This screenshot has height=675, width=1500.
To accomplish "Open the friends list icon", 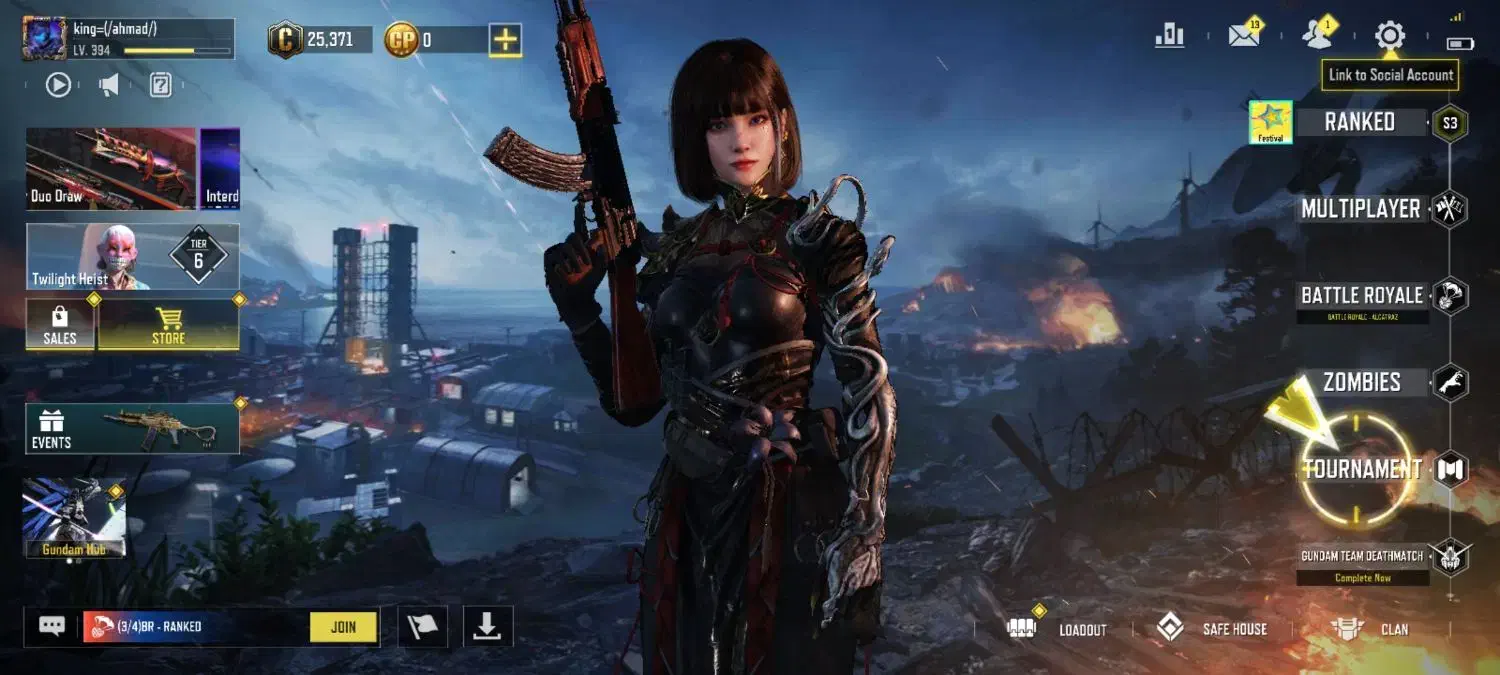I will [x=1317, y=36].
